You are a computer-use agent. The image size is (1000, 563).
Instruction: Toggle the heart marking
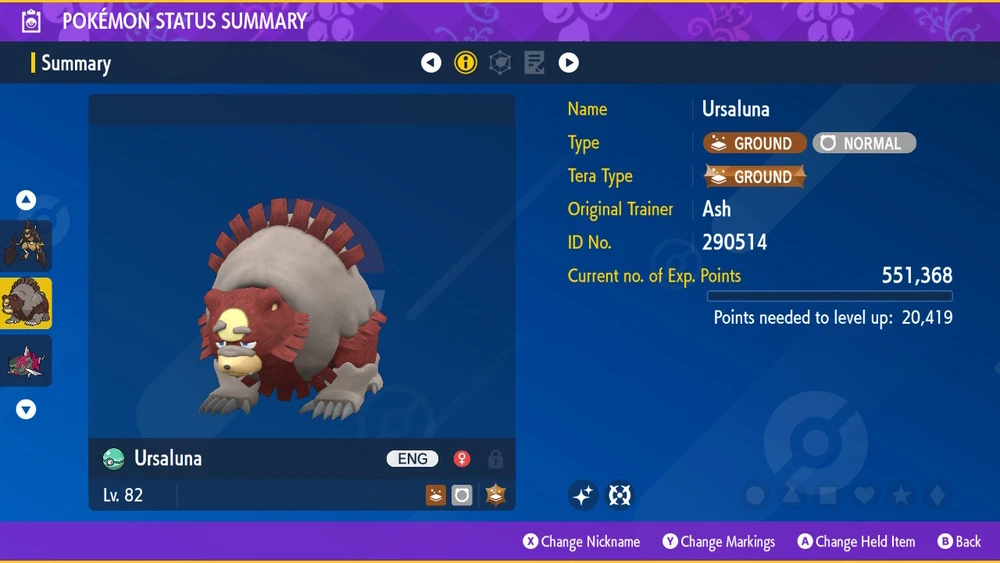(864, 495)
